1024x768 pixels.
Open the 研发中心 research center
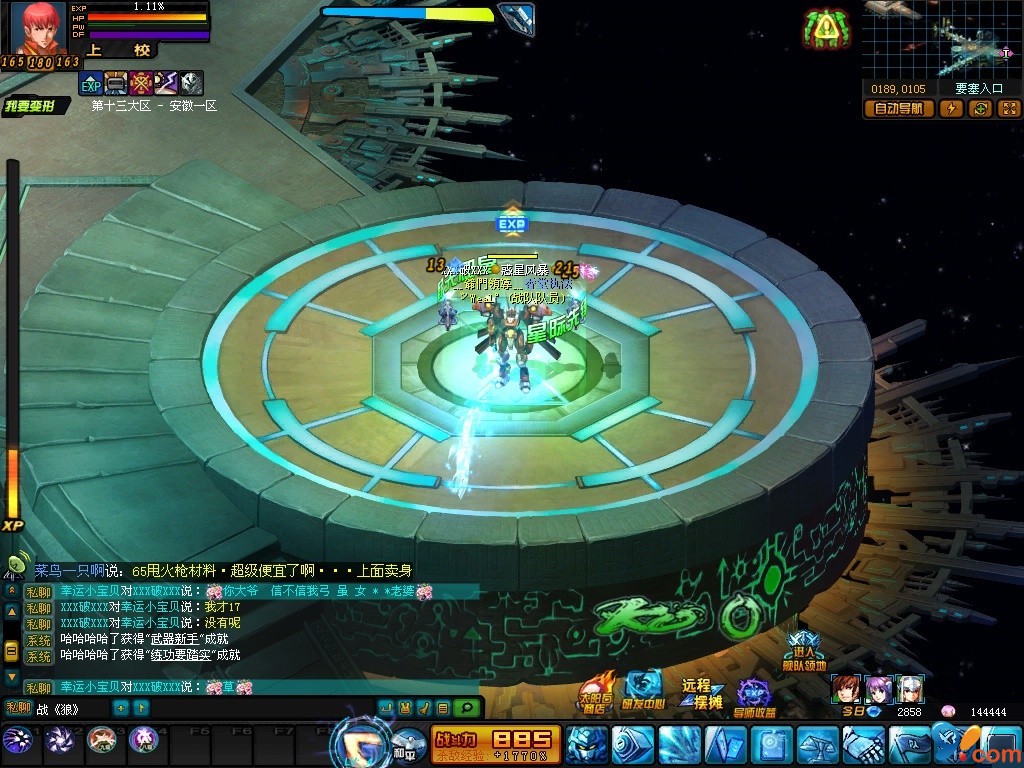(644, 694)
